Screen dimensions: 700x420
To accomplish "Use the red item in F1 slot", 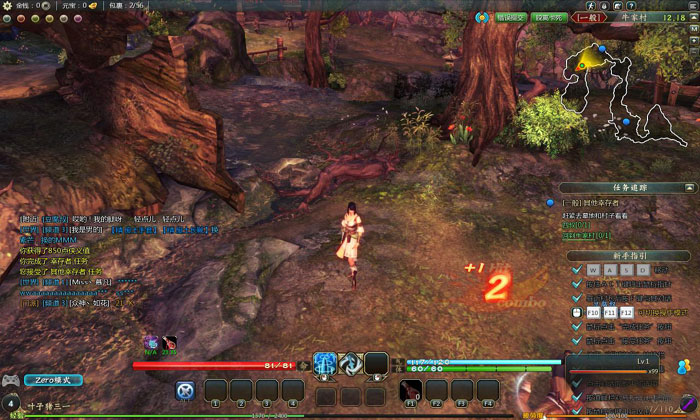I will tap(410, 390).
